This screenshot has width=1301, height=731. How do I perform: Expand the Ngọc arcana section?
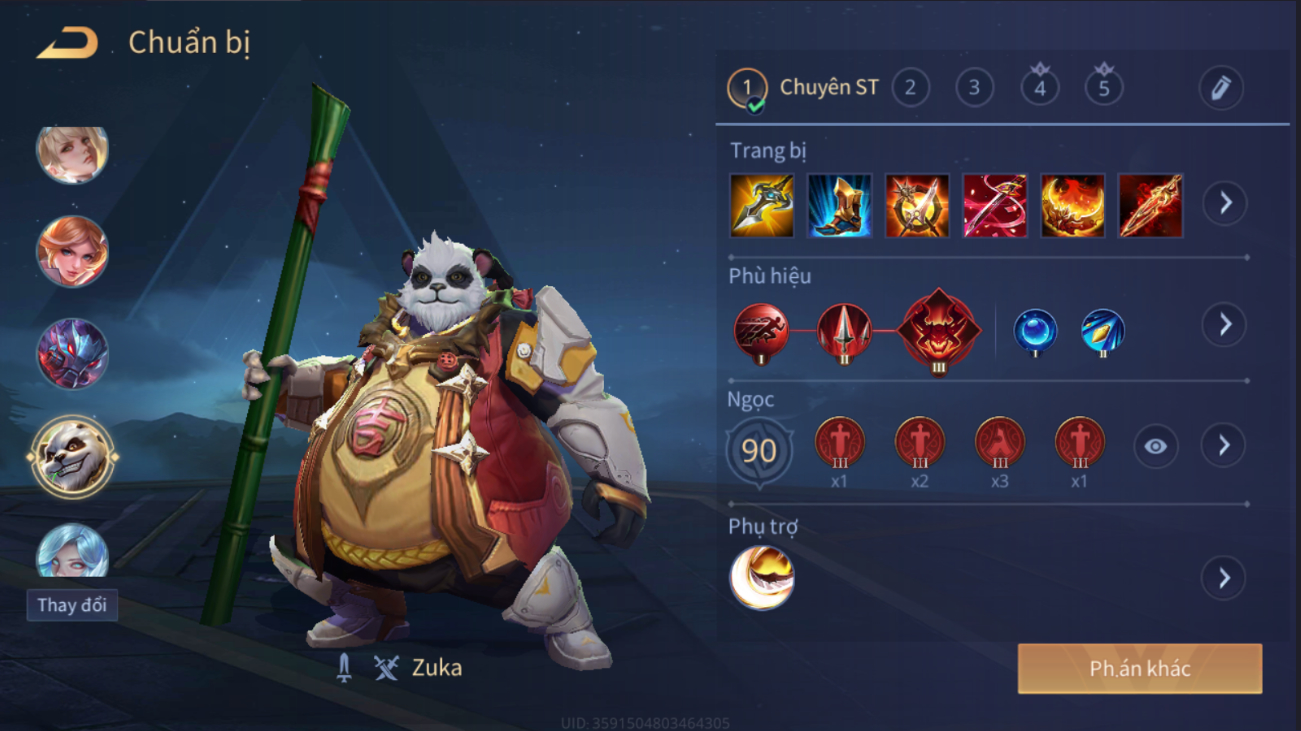[1225, 446]
